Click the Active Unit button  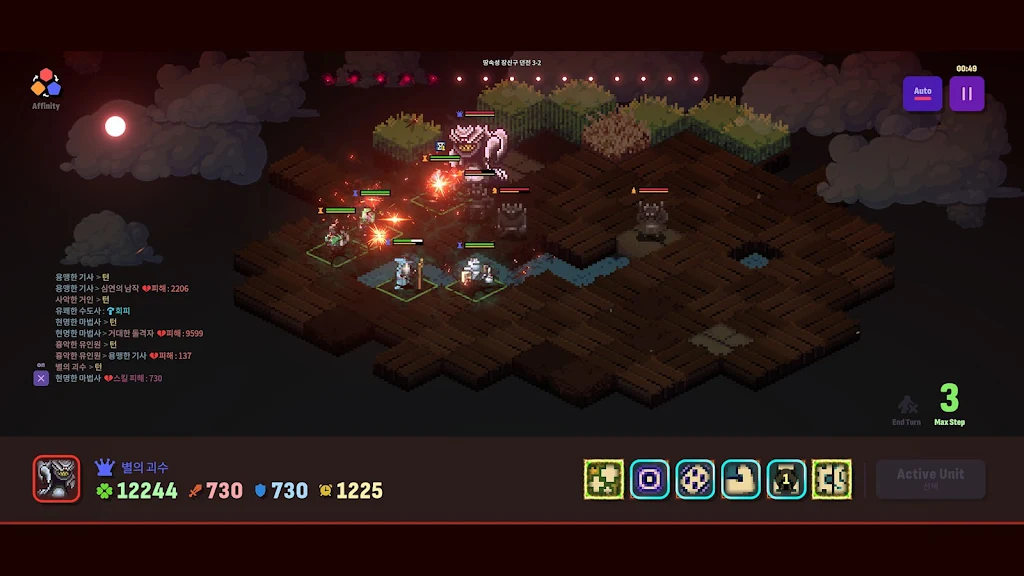(x=930, y=479)
